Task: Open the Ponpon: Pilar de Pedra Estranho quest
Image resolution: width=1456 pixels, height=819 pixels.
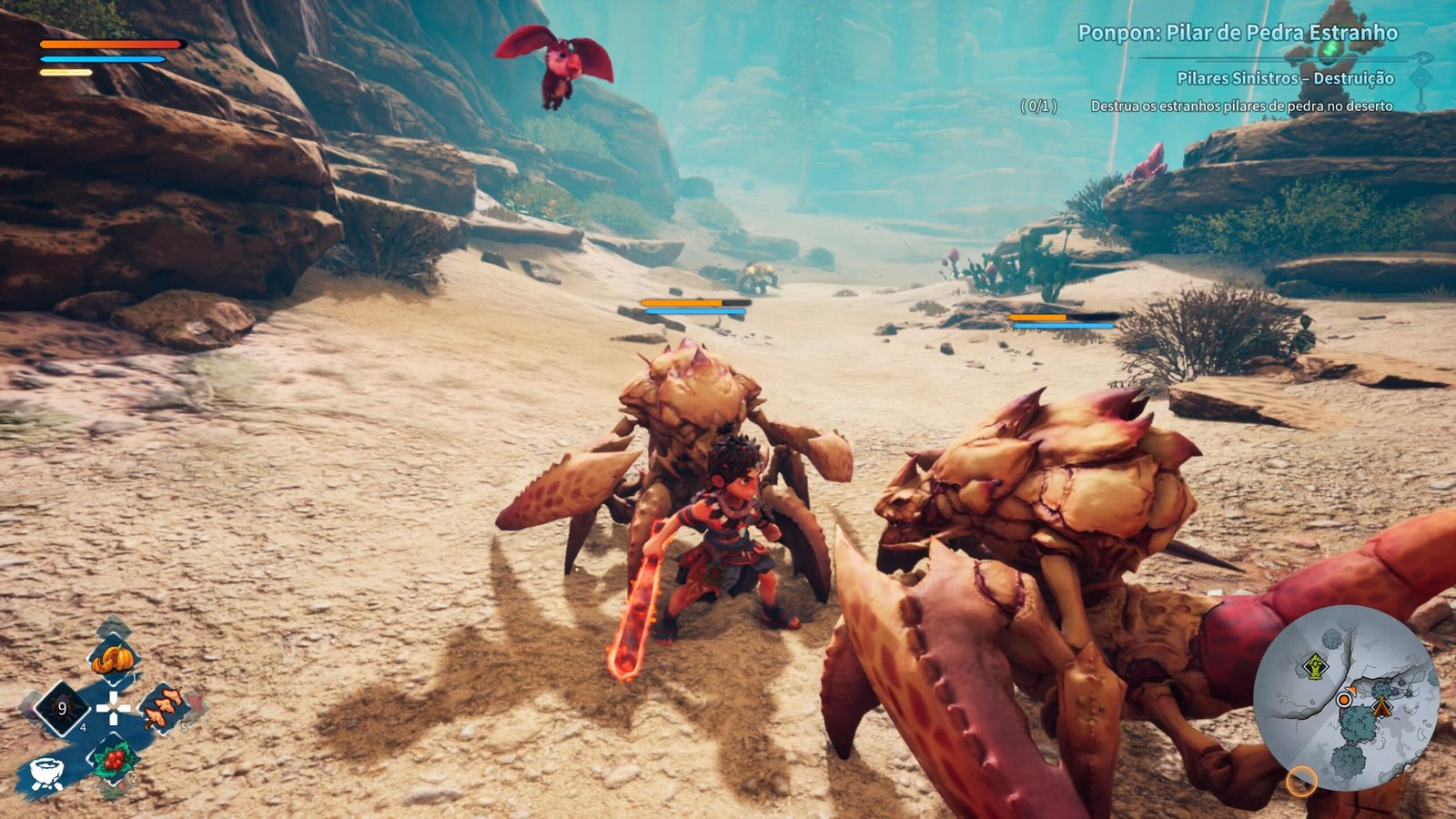Action: click(x=1237, y=34)
